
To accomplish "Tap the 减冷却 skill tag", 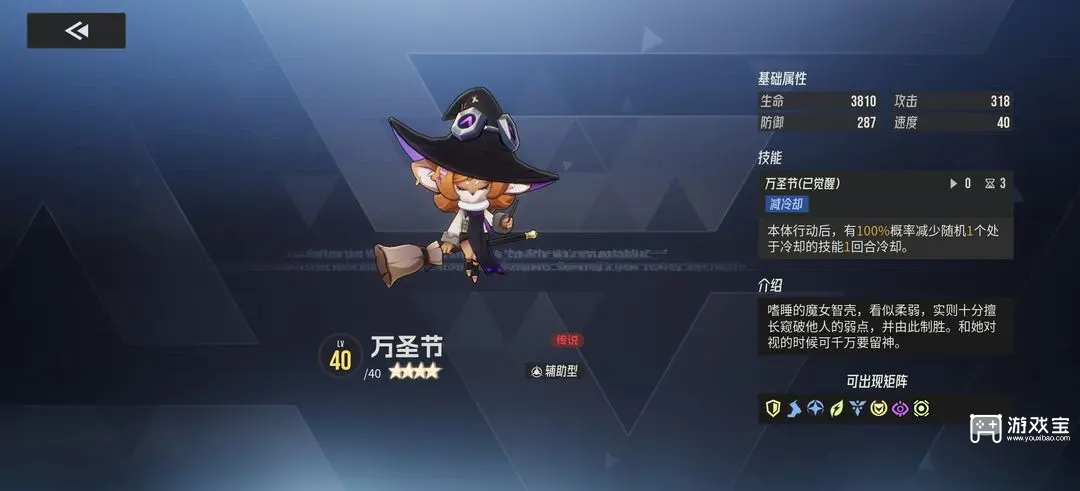I will click(787, 204).
